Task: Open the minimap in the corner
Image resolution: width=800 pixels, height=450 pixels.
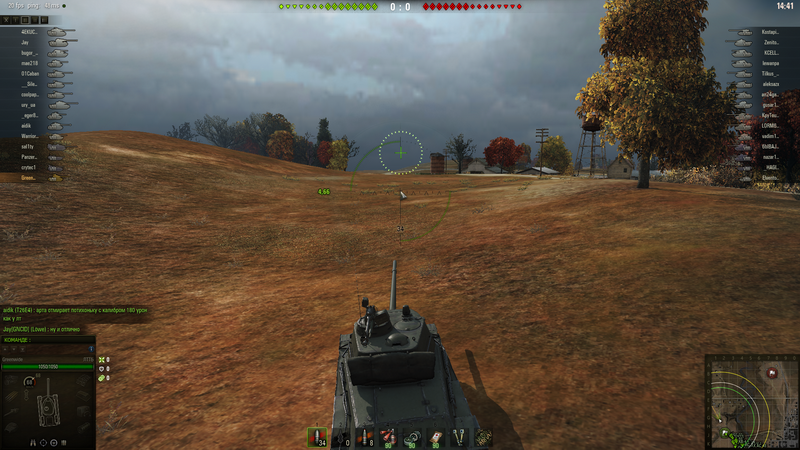Action: click(x=751, y=401)
